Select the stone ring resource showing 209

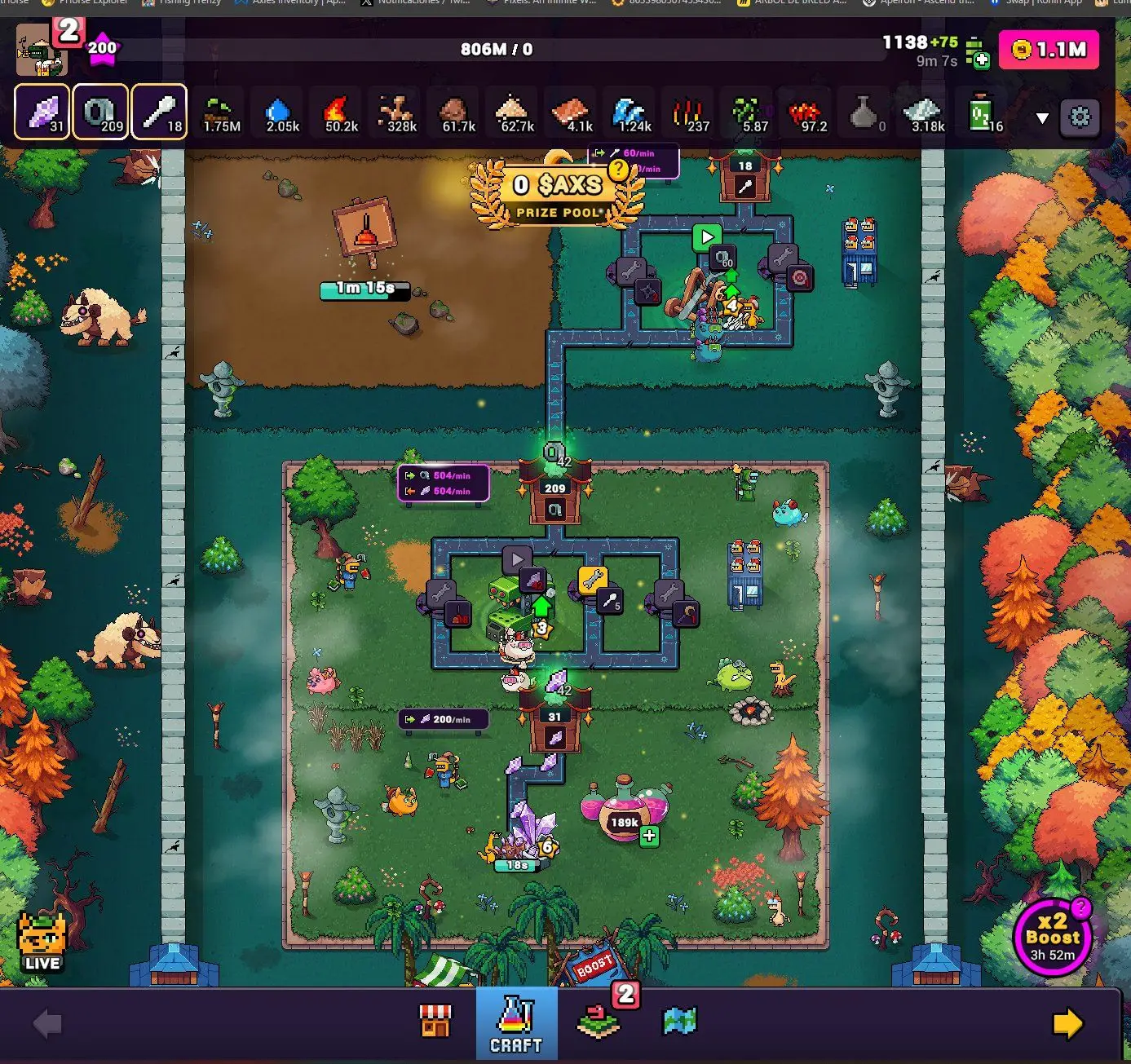(x=100, y=113)
